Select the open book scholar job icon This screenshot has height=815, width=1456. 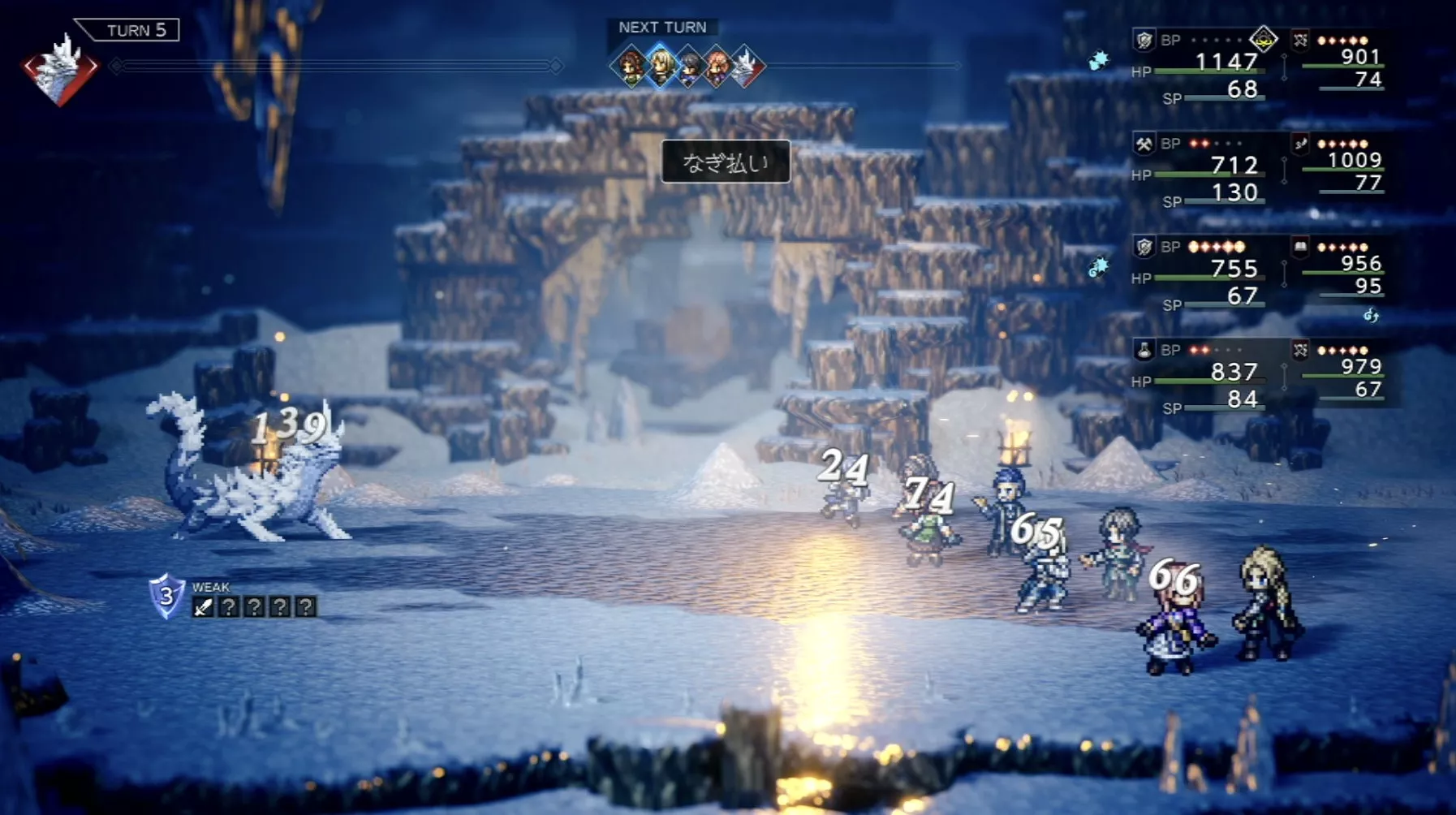click(x=1300, y=247)
